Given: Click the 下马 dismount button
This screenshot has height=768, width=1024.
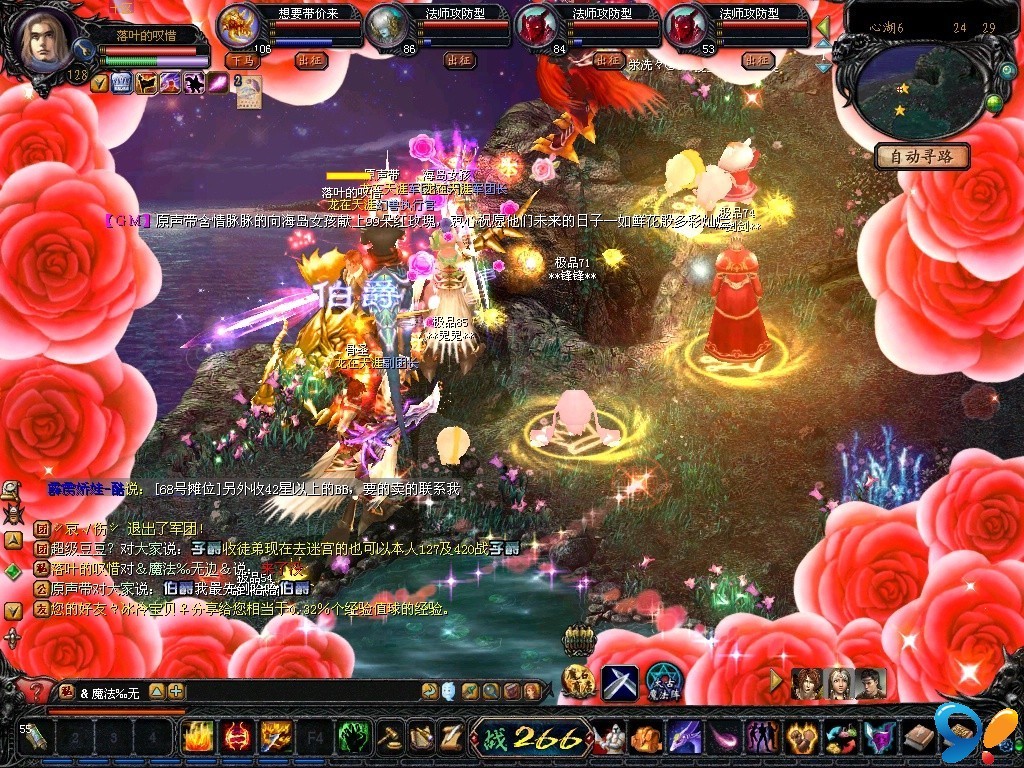Looking at the screenshot, I should click(241, 60).
